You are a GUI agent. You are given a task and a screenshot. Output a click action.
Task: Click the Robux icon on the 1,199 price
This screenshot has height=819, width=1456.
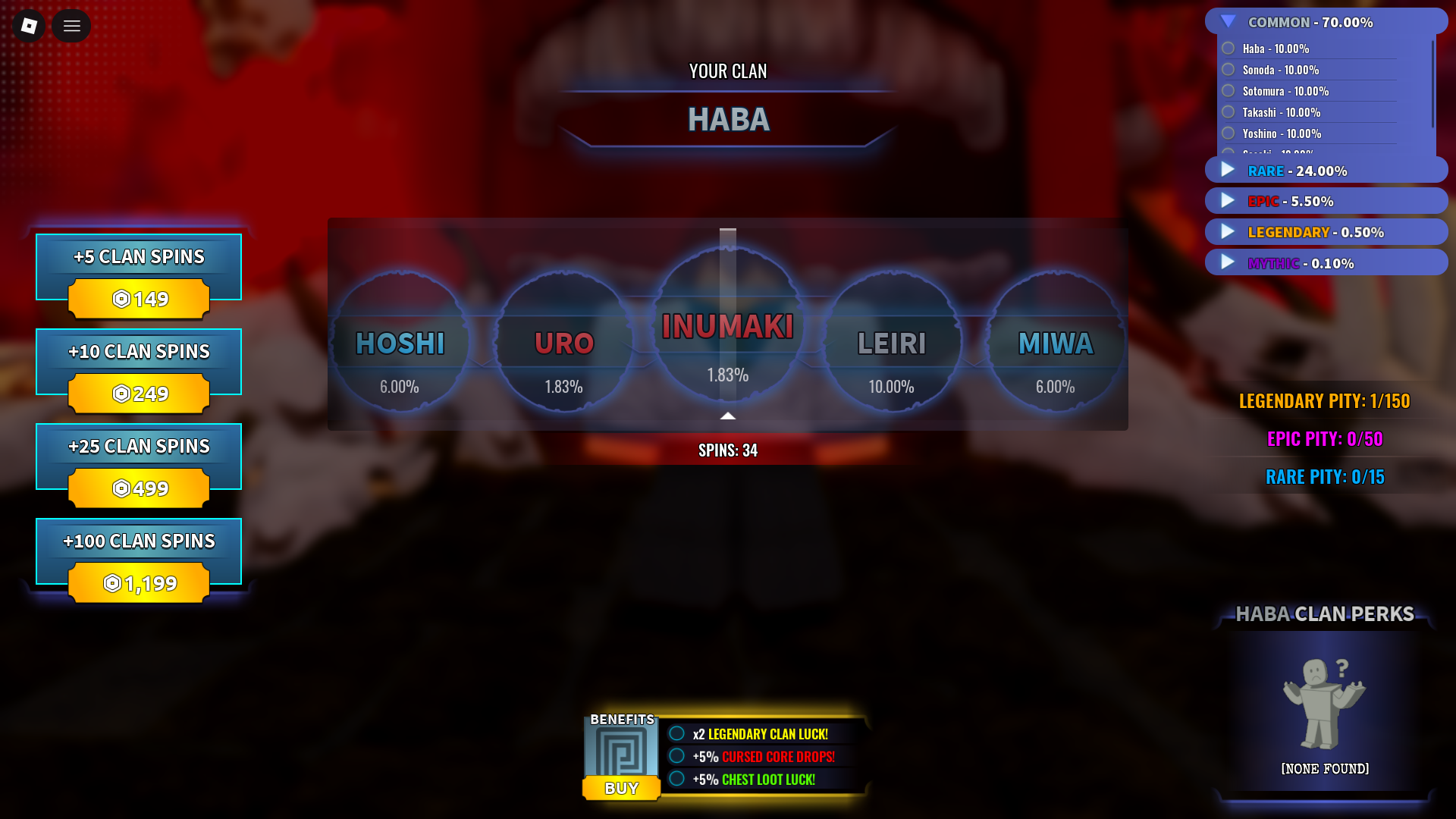[x=111, y=583]
